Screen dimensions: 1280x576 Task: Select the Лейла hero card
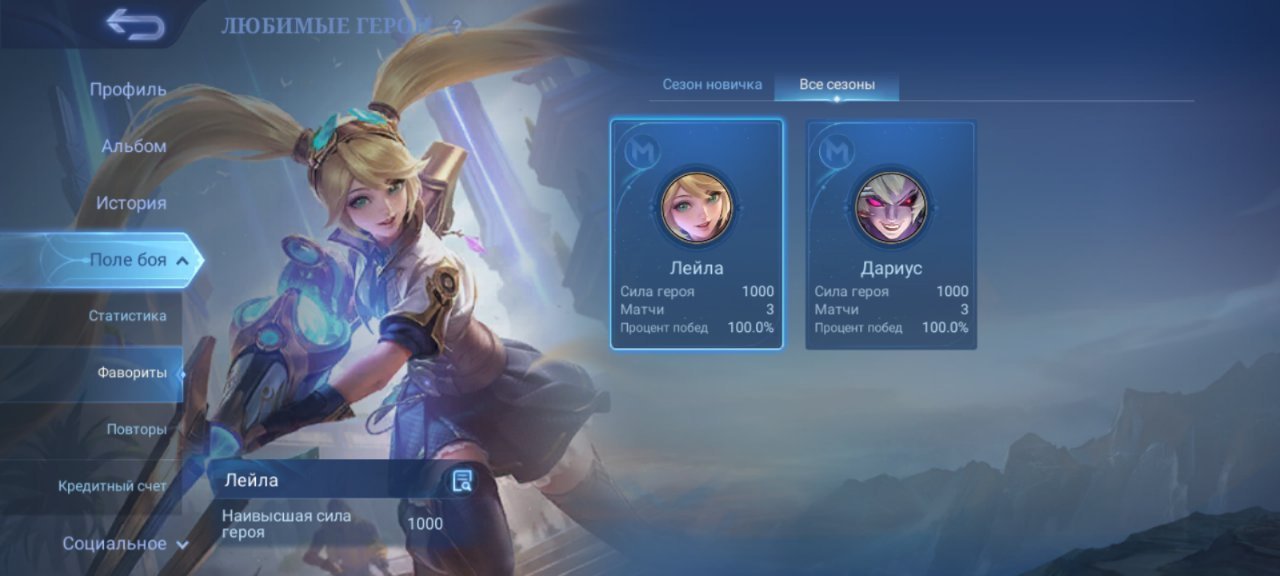click(696, 234)
